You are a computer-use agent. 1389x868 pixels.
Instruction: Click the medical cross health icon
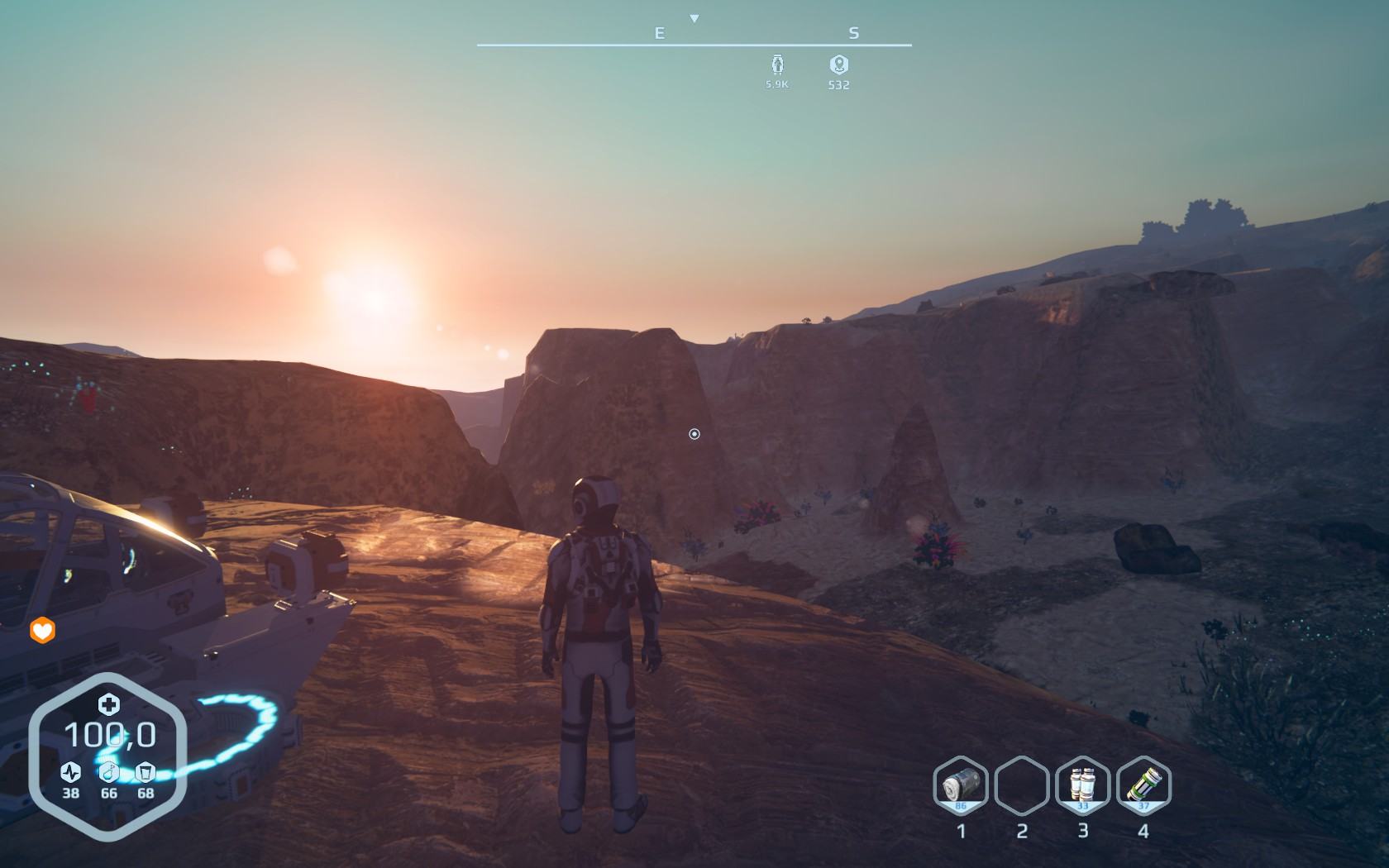tap(108, 704)
